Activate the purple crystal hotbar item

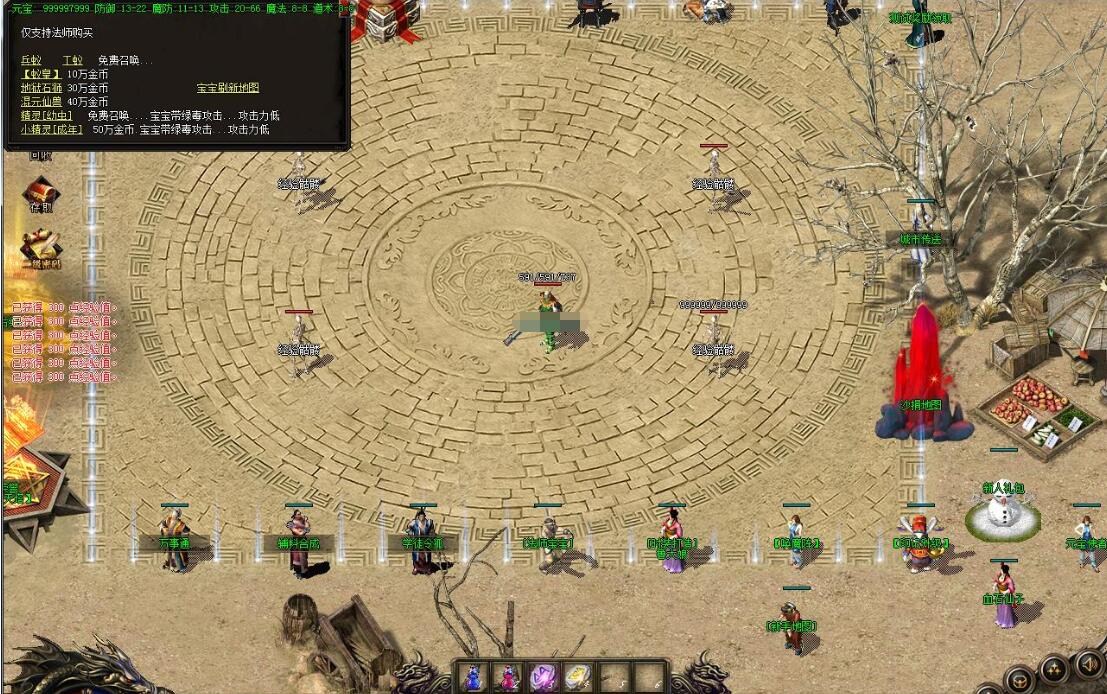542,676
